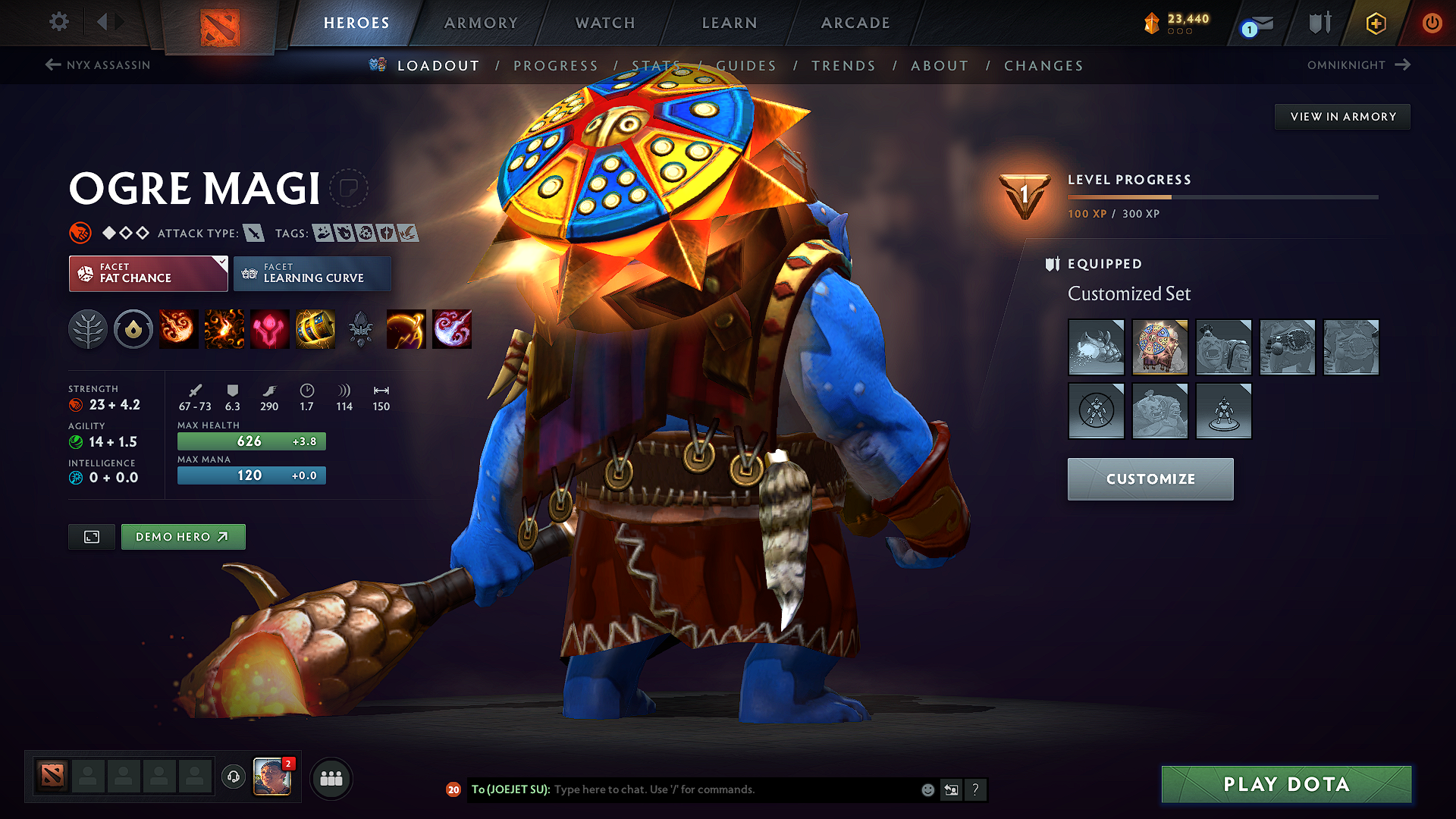
Task: Switch to the STATS tab
Action: click(657, 66)
